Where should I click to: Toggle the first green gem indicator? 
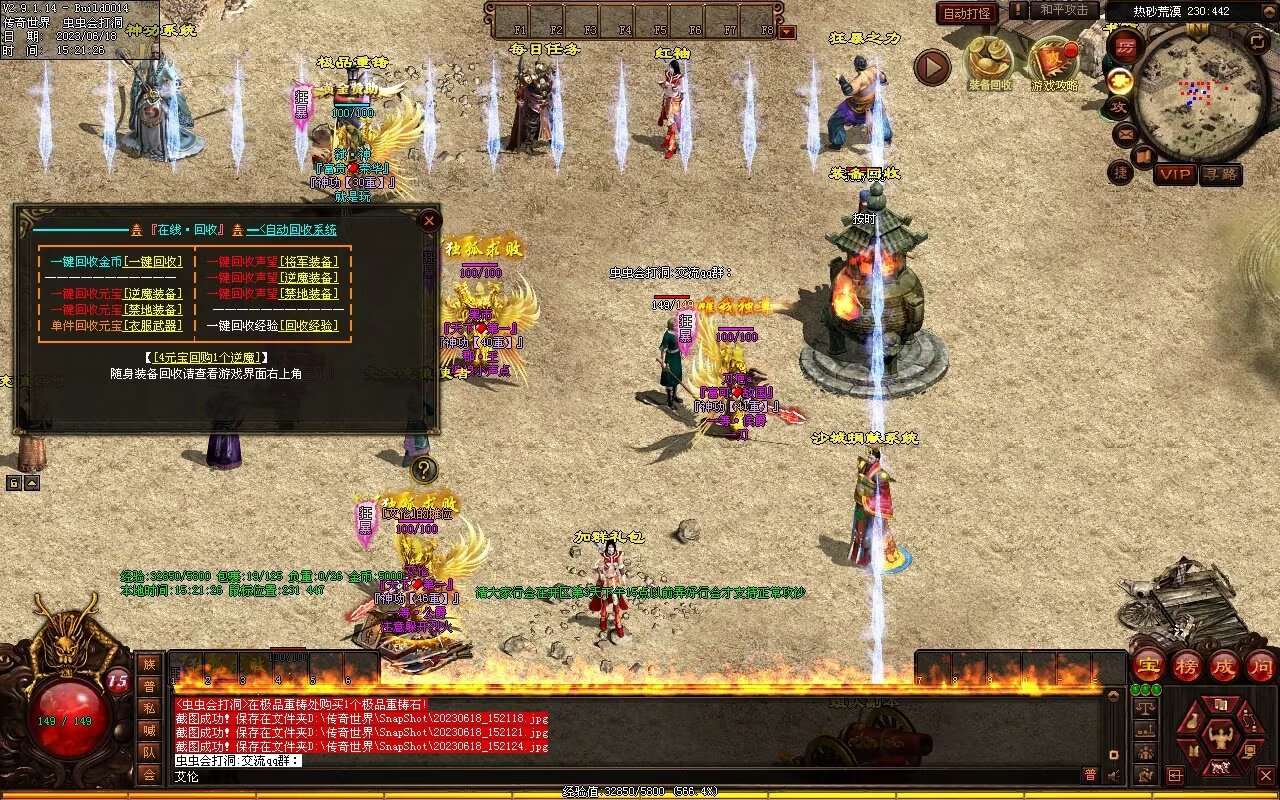(1134, 689)
